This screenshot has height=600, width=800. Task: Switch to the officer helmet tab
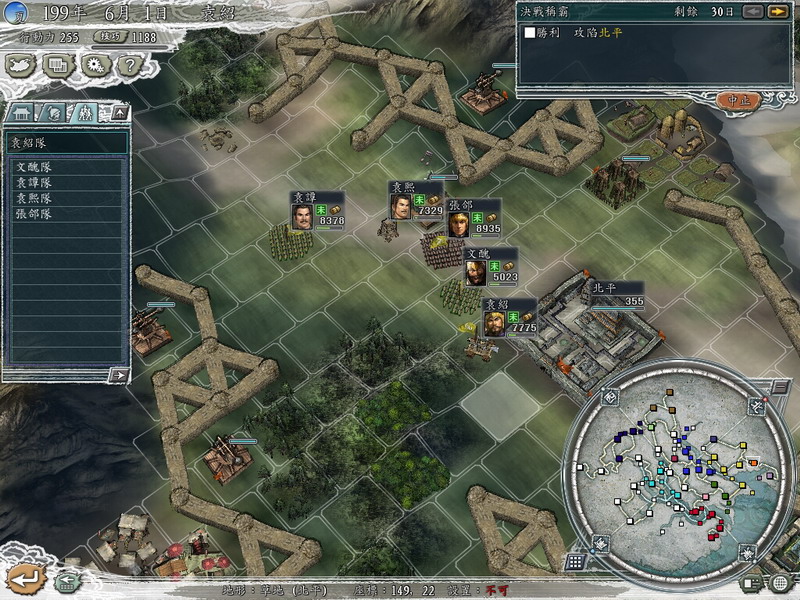[x=54, y=112]
